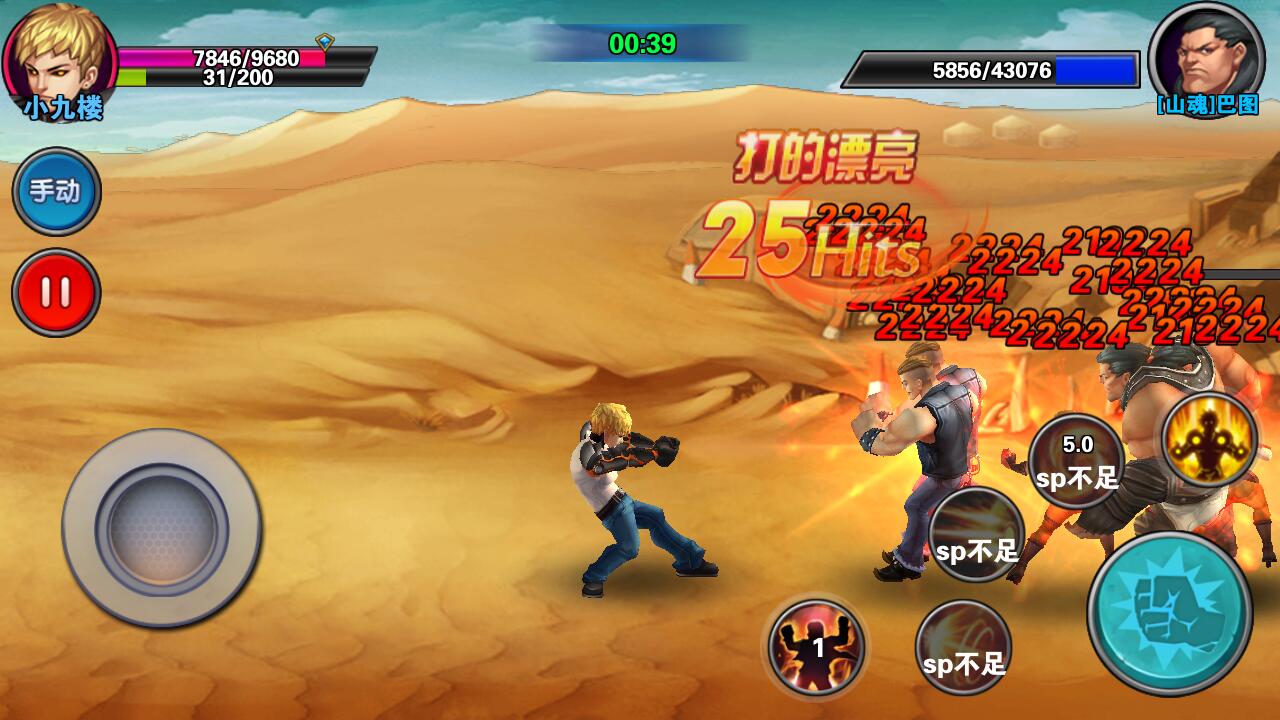Toggle the 手动 manual mode button
Screen dimensions: 1280x720
[x=56, y=191]
